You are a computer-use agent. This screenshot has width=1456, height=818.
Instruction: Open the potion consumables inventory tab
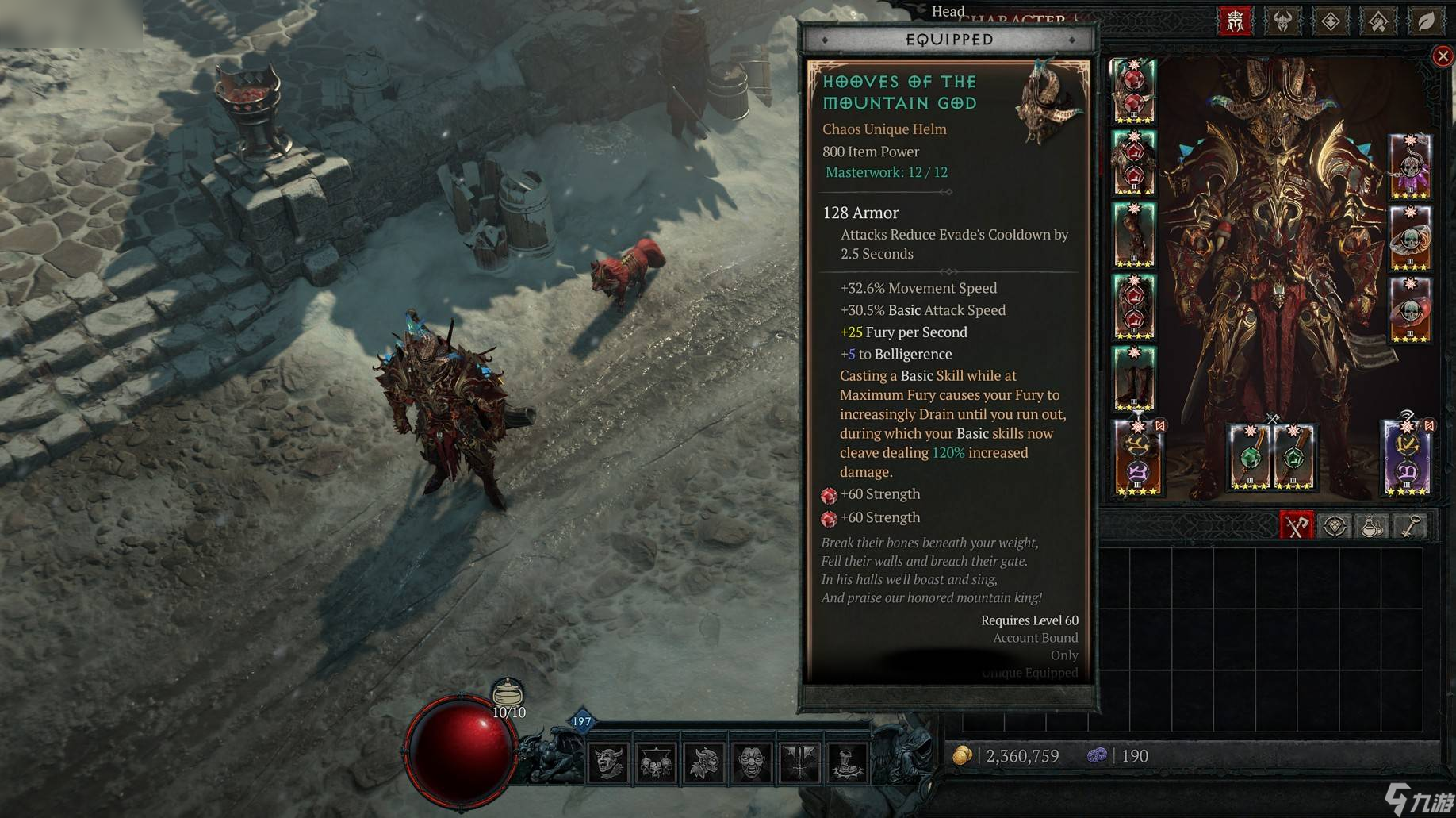(1373, 526)
